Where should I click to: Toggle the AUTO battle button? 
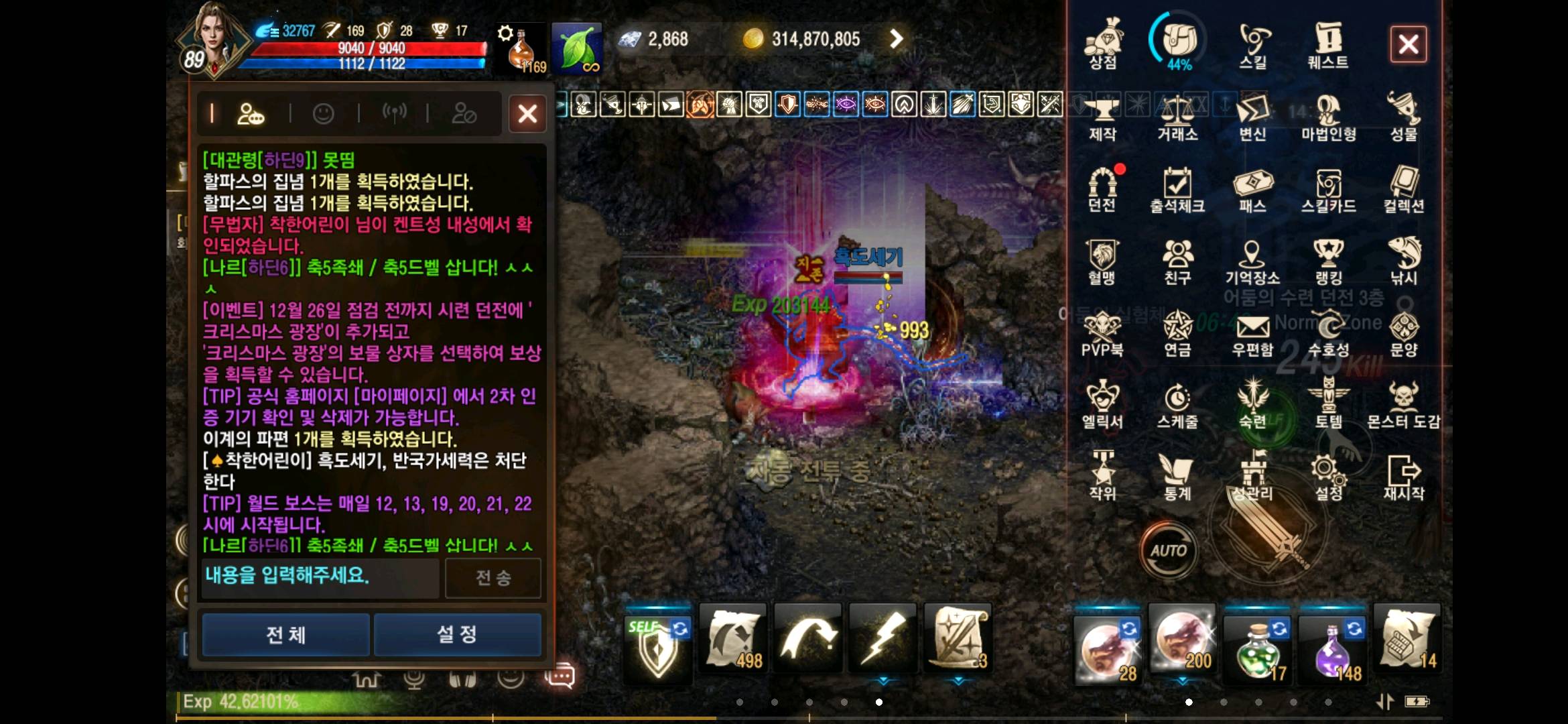(1170, 548)
